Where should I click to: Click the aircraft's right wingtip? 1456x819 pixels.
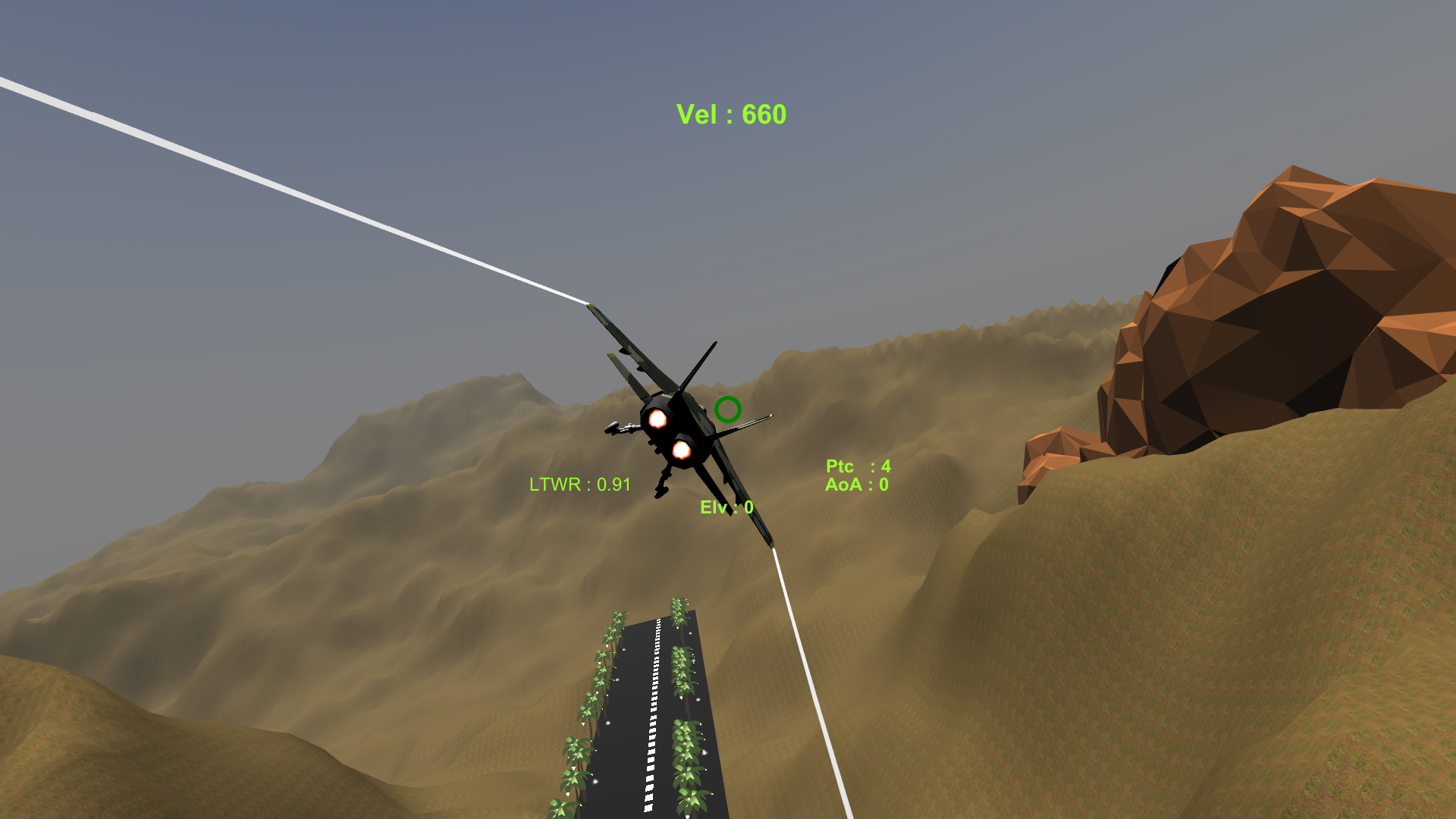click(x=772, y=542)
